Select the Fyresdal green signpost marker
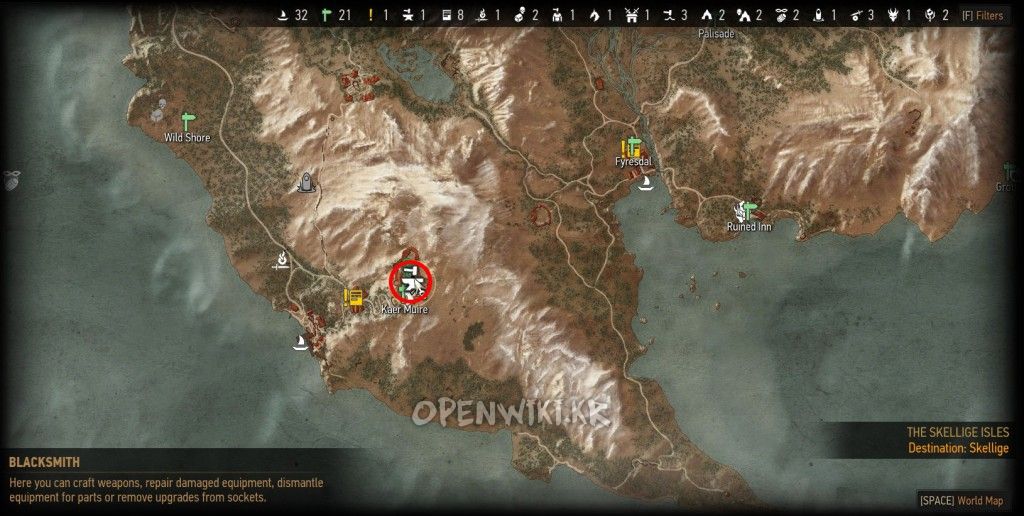Image resolution: width=1024 pixels, height=516 pixels. pos(634,147)
